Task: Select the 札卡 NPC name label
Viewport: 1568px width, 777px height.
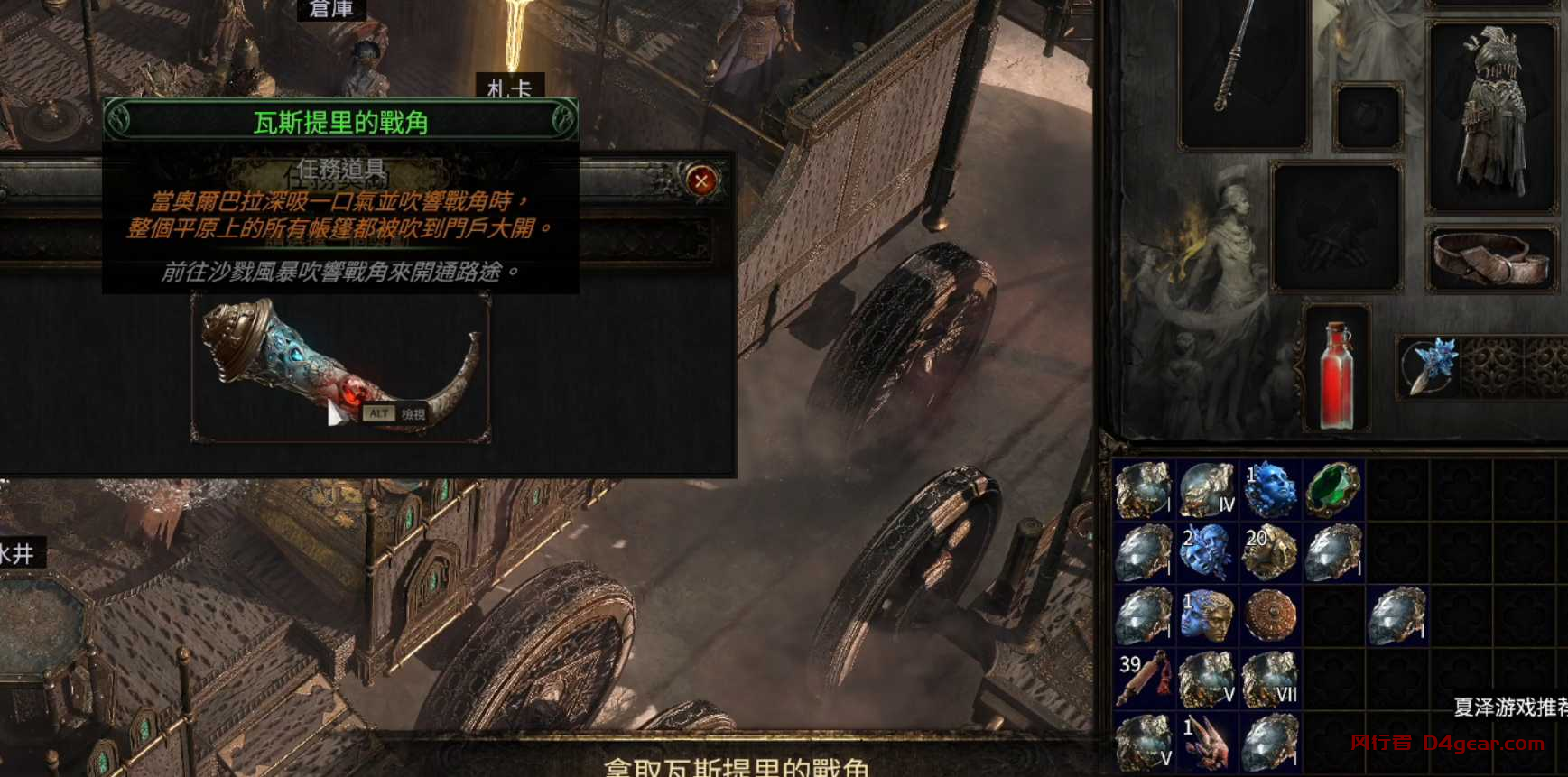Action: point(510,88)
